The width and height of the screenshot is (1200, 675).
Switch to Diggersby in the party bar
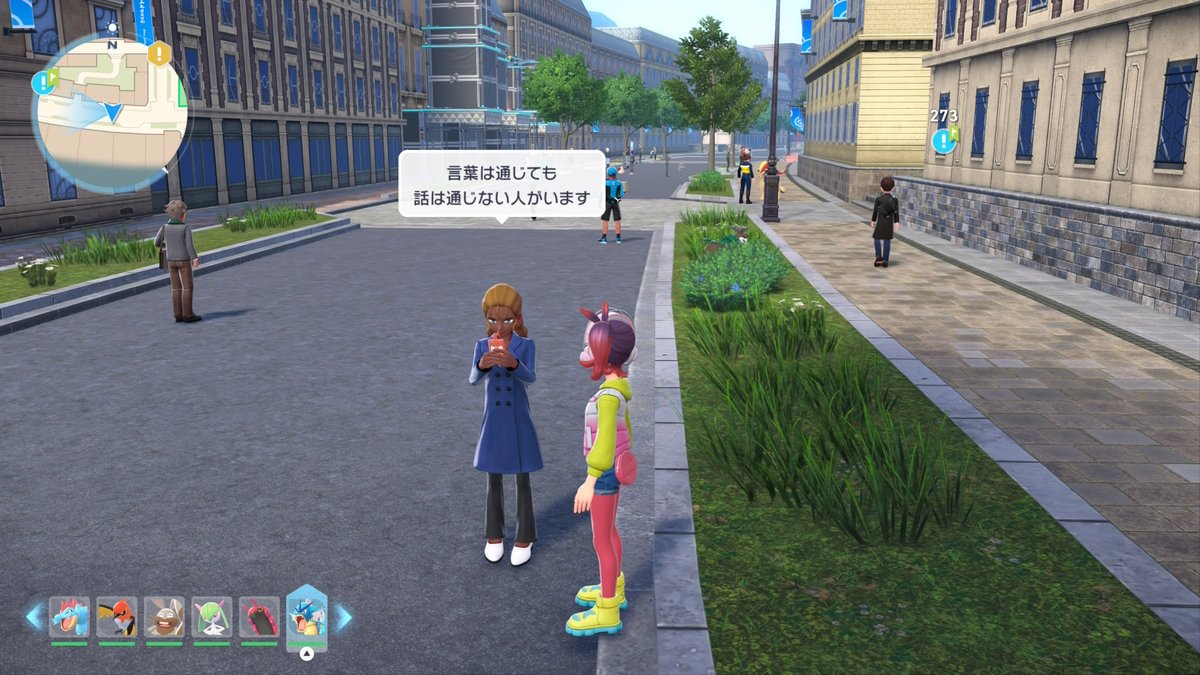[x=164, y=617]
